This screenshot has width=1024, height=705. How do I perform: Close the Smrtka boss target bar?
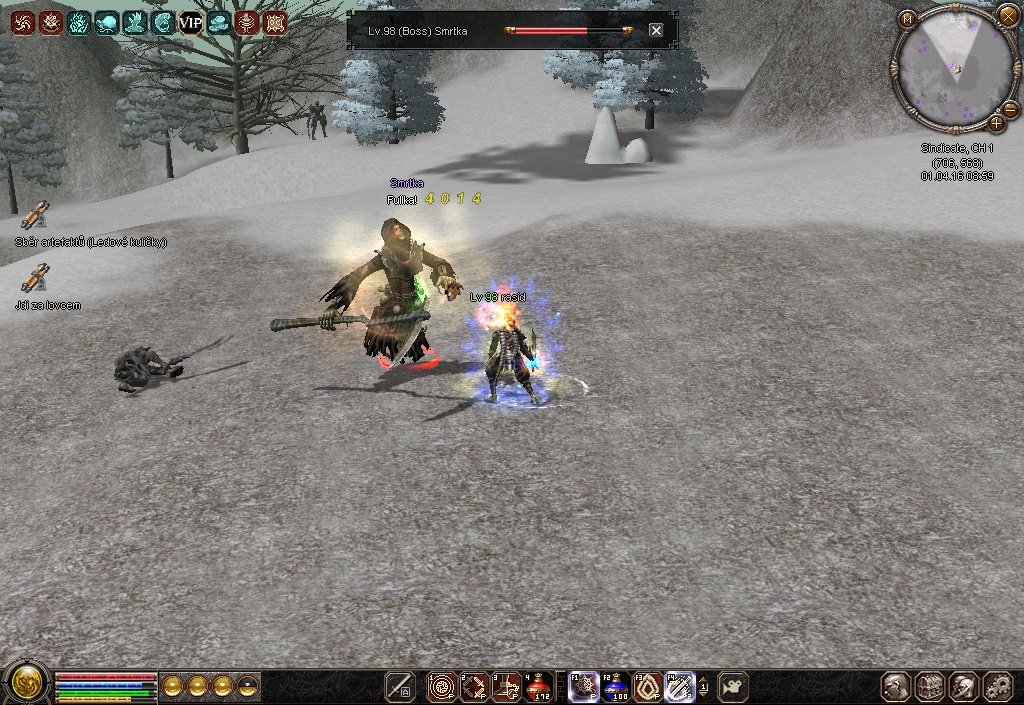(656, 30)
